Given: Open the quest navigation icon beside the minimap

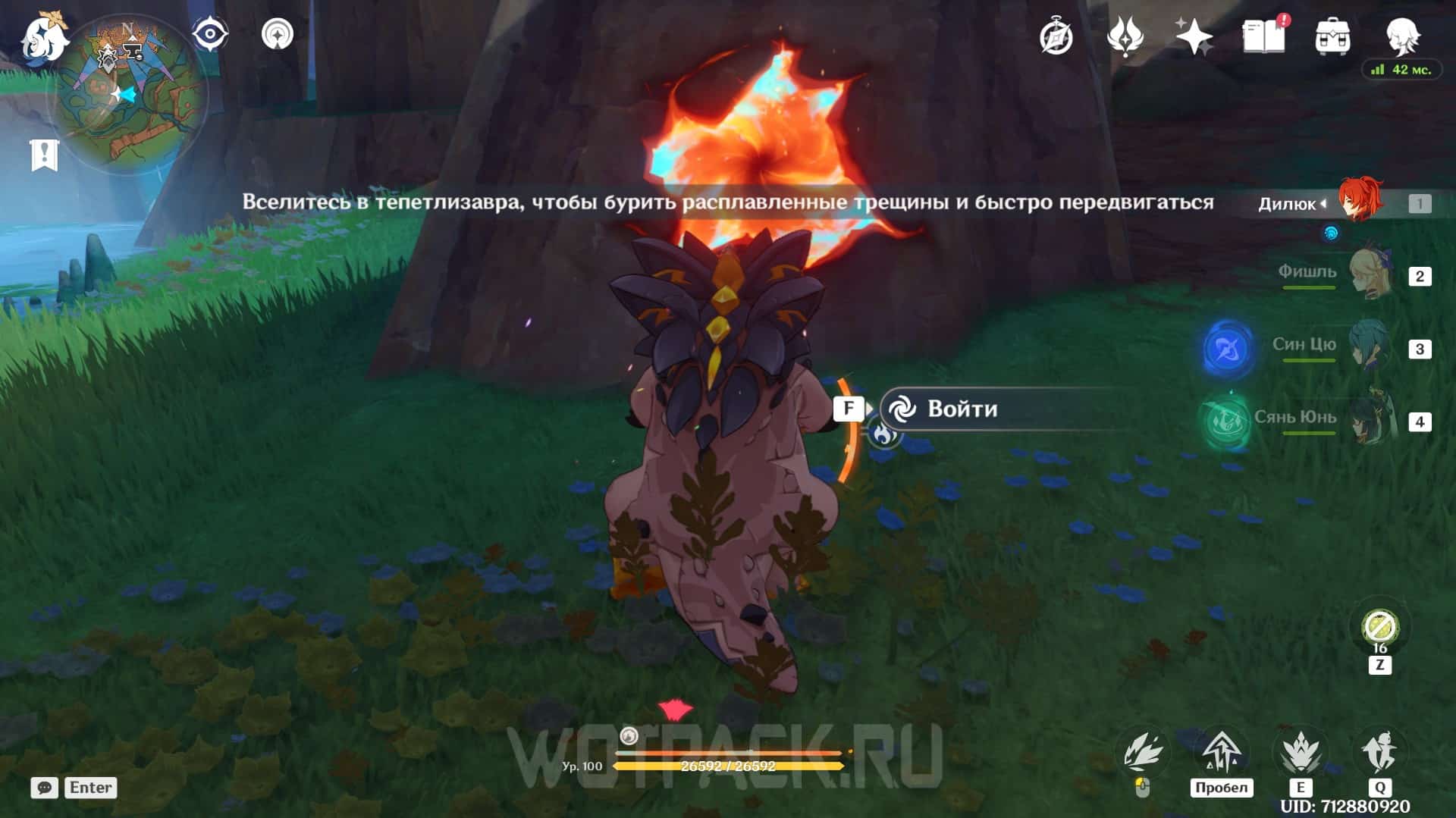Looking at the screenshot, I should [x=277, y=35].
